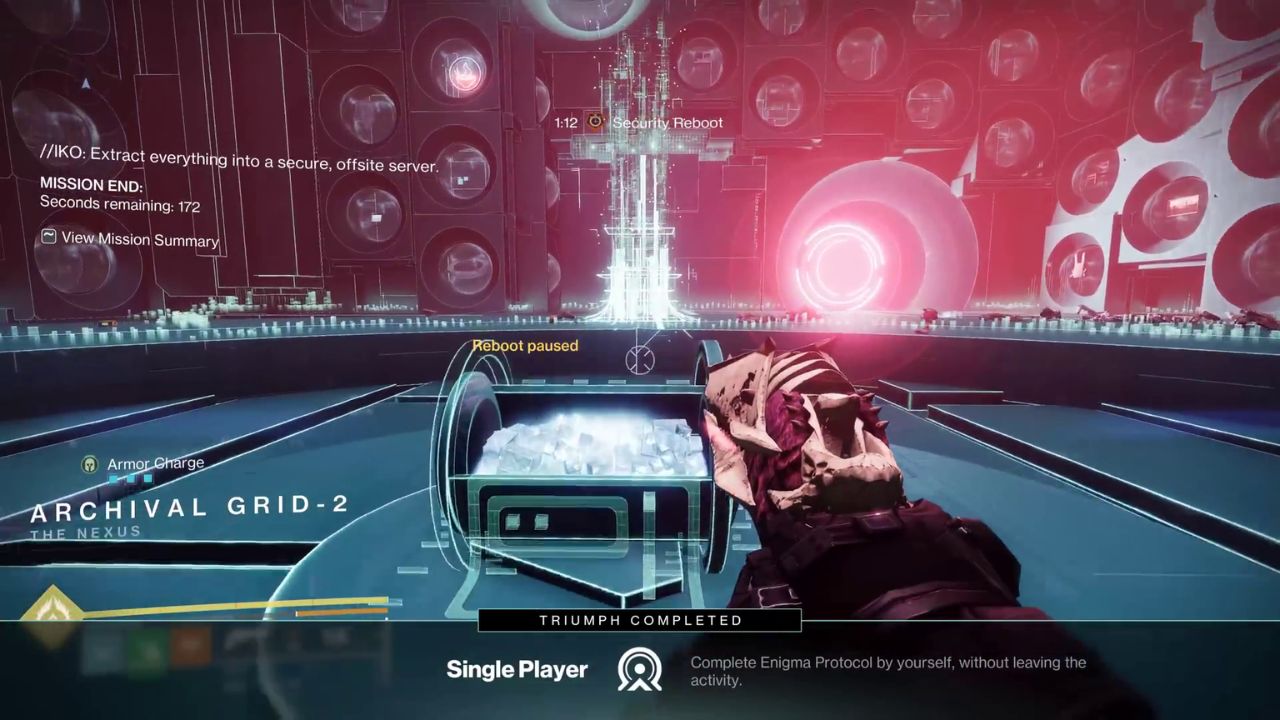Click the View Mission Summary prompt icon
The image size is (1280, 720).
[47, 239]
